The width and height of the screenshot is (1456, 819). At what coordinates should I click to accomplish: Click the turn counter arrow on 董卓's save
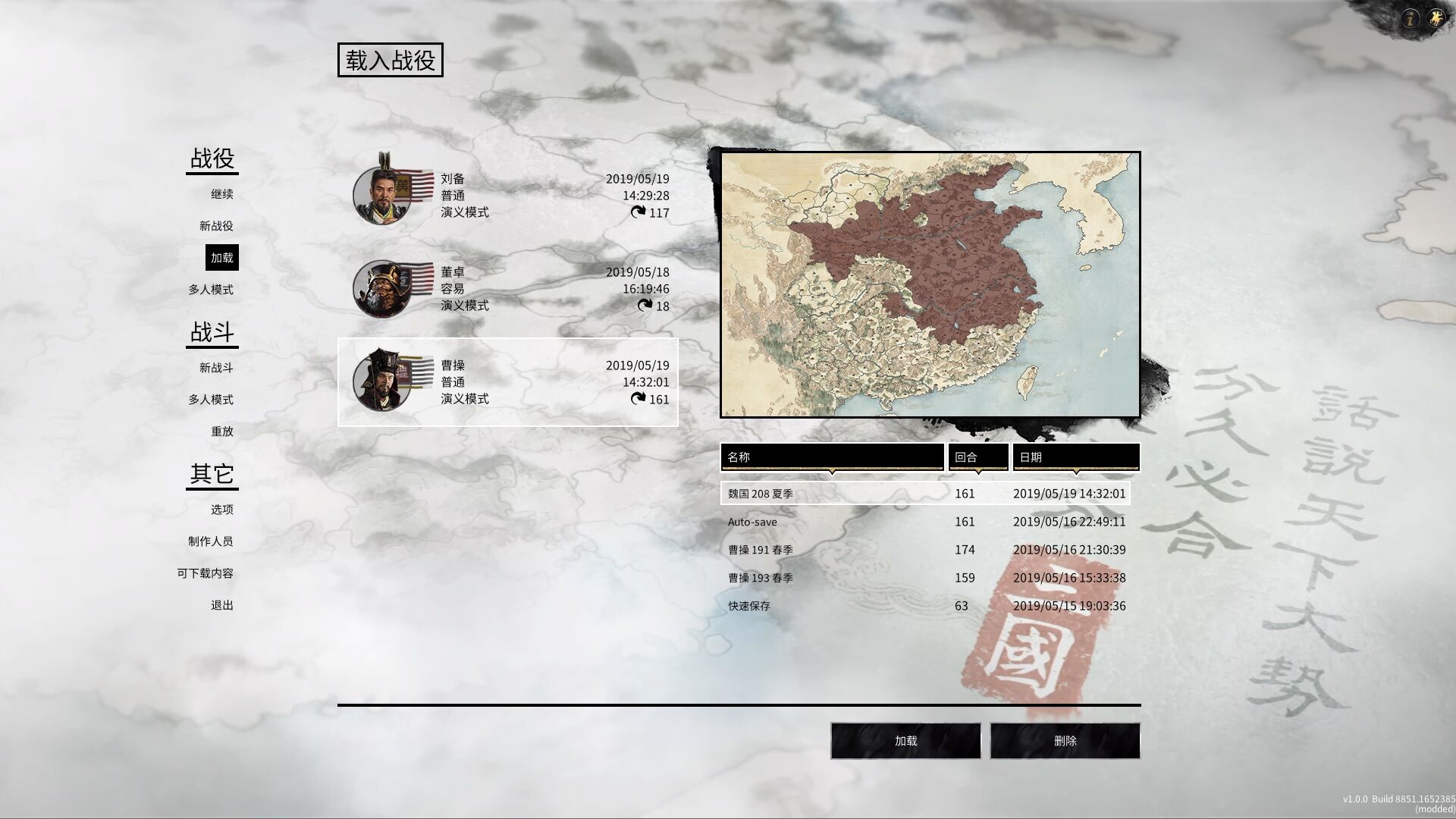[643, 306]
